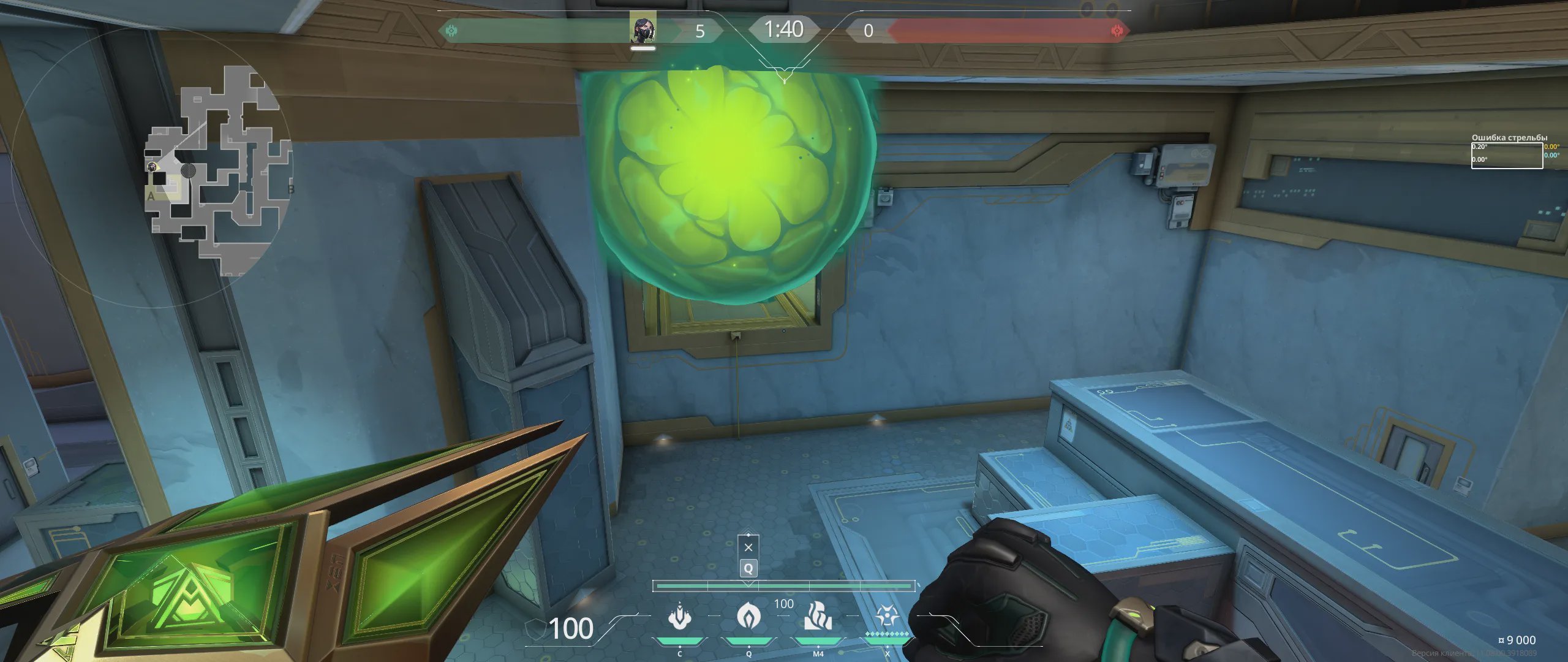The image size is (1568, 662).
Task: Click the A site marker on the minimap
Action: pos(151,196)
